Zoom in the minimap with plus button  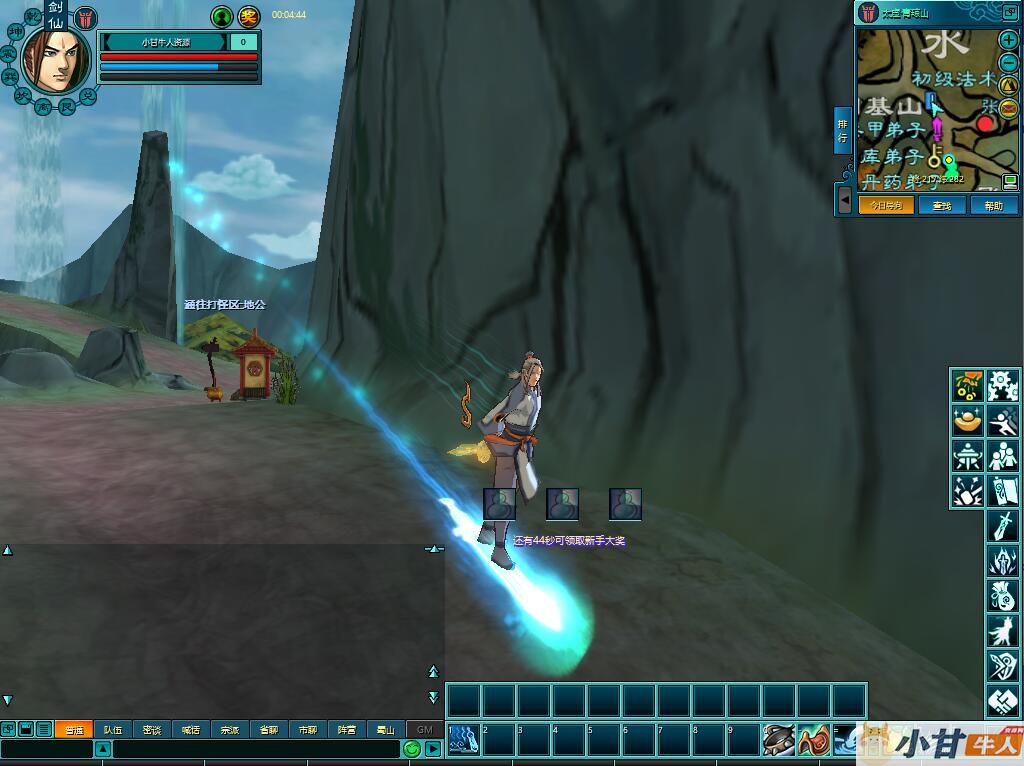[1009, 41]
